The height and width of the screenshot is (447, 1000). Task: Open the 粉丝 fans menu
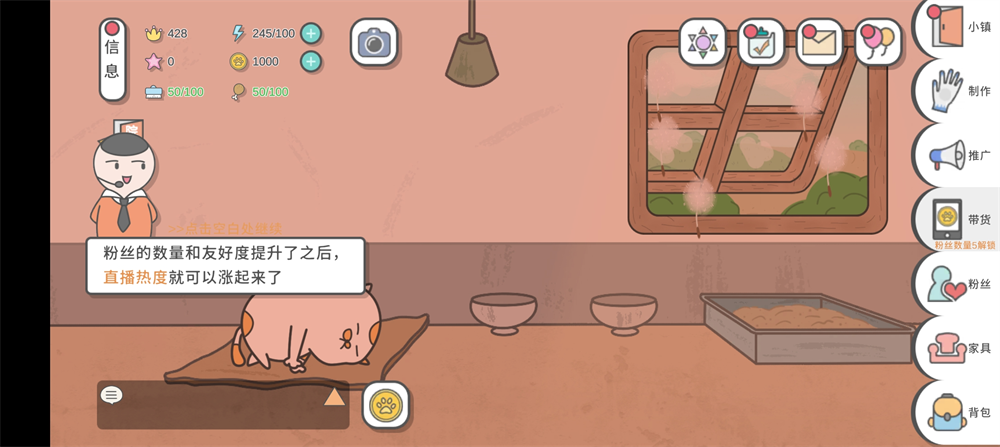pyautogui.click(x=960, y=284)
